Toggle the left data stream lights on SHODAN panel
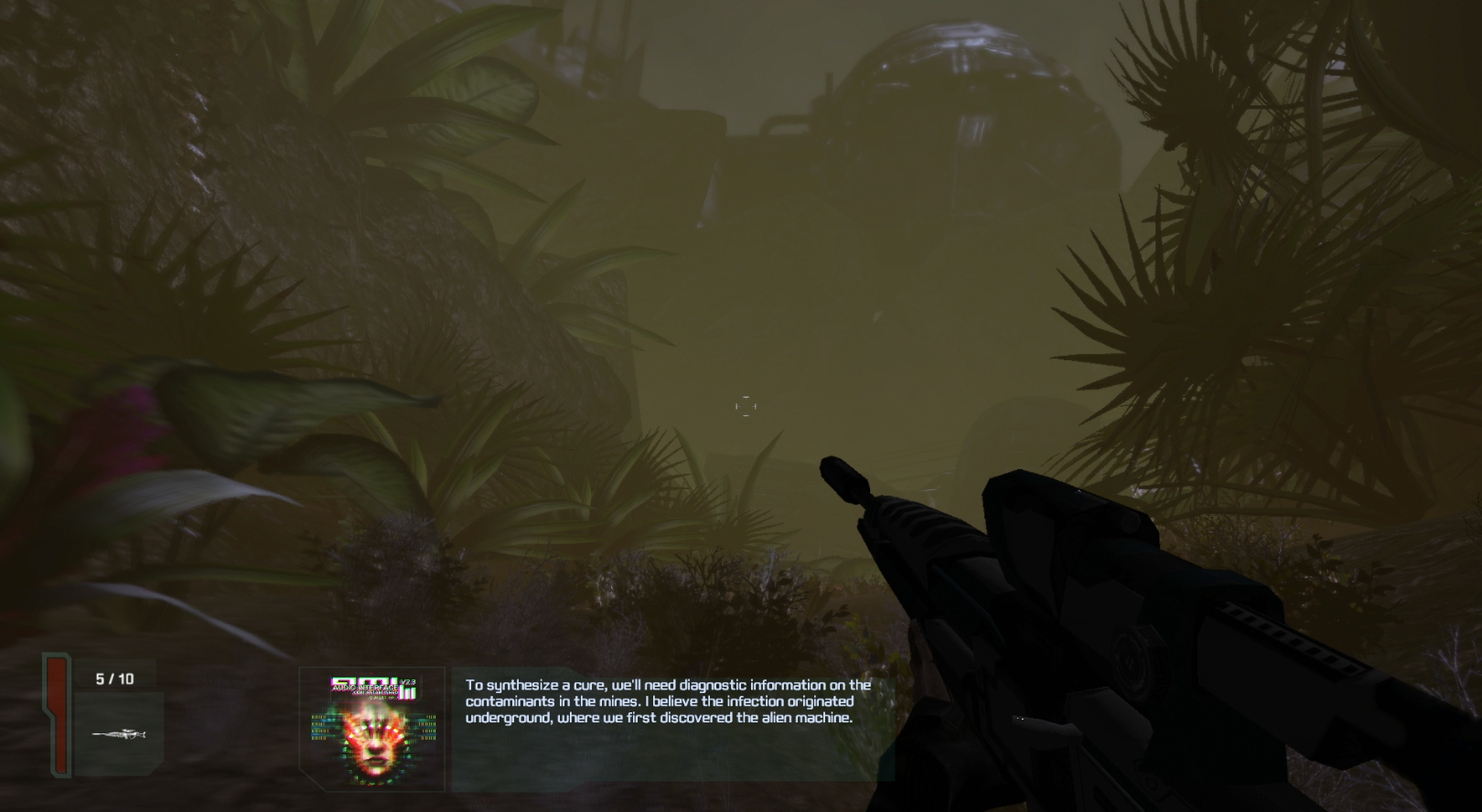1482x812 pixels. (320, 728)
